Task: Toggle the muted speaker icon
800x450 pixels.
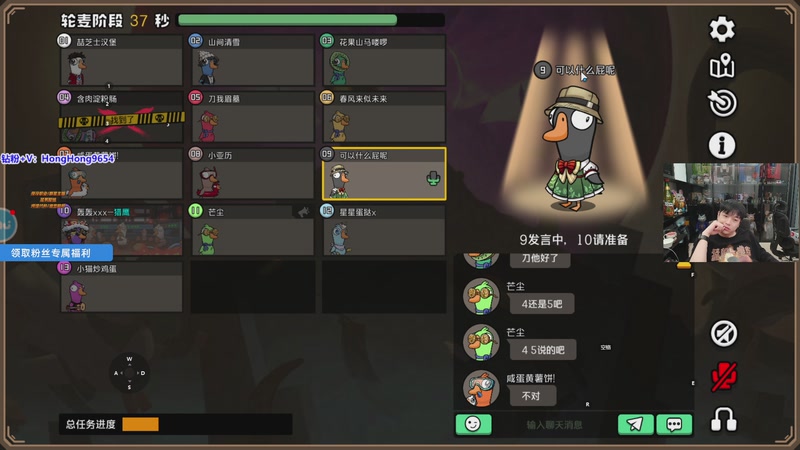Action: pyautogui.click(x=723, y=334)
